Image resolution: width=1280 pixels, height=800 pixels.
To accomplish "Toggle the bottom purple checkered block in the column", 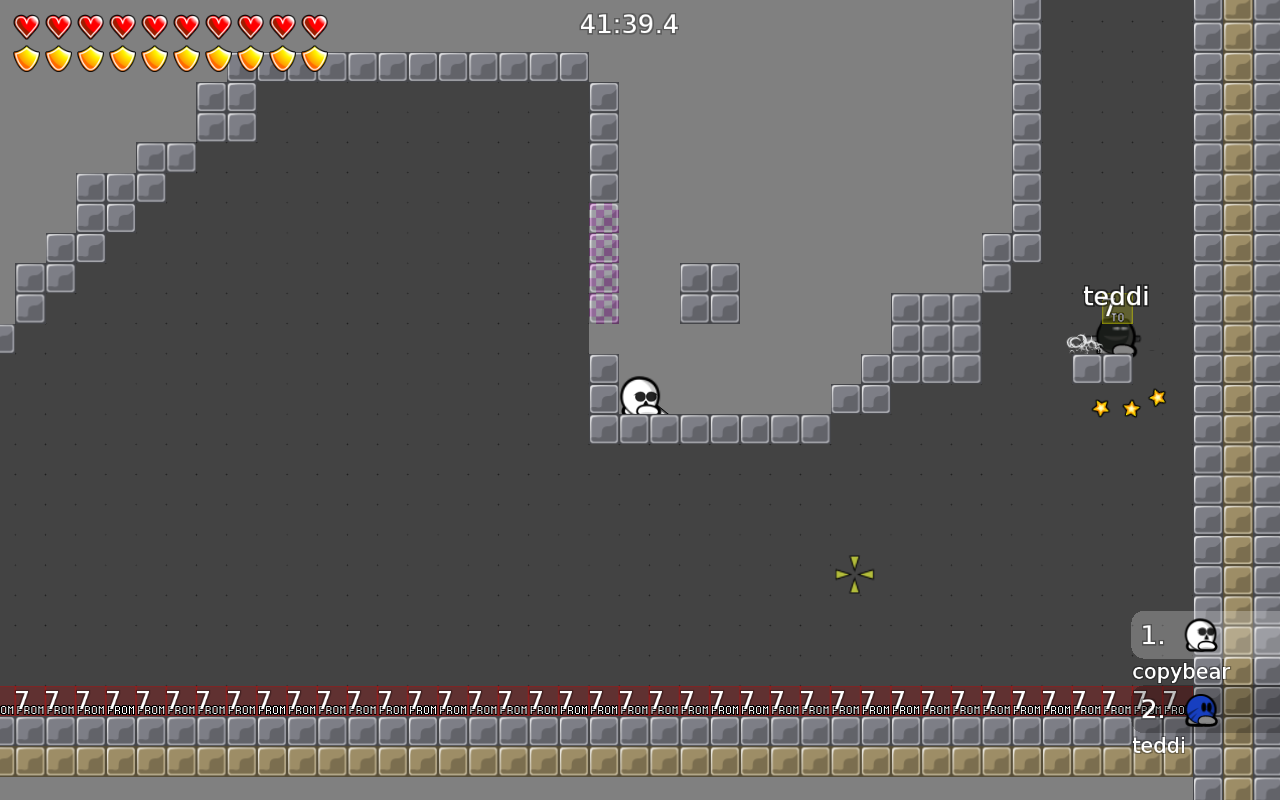I will pyautogui.click(x=604, y=307).
